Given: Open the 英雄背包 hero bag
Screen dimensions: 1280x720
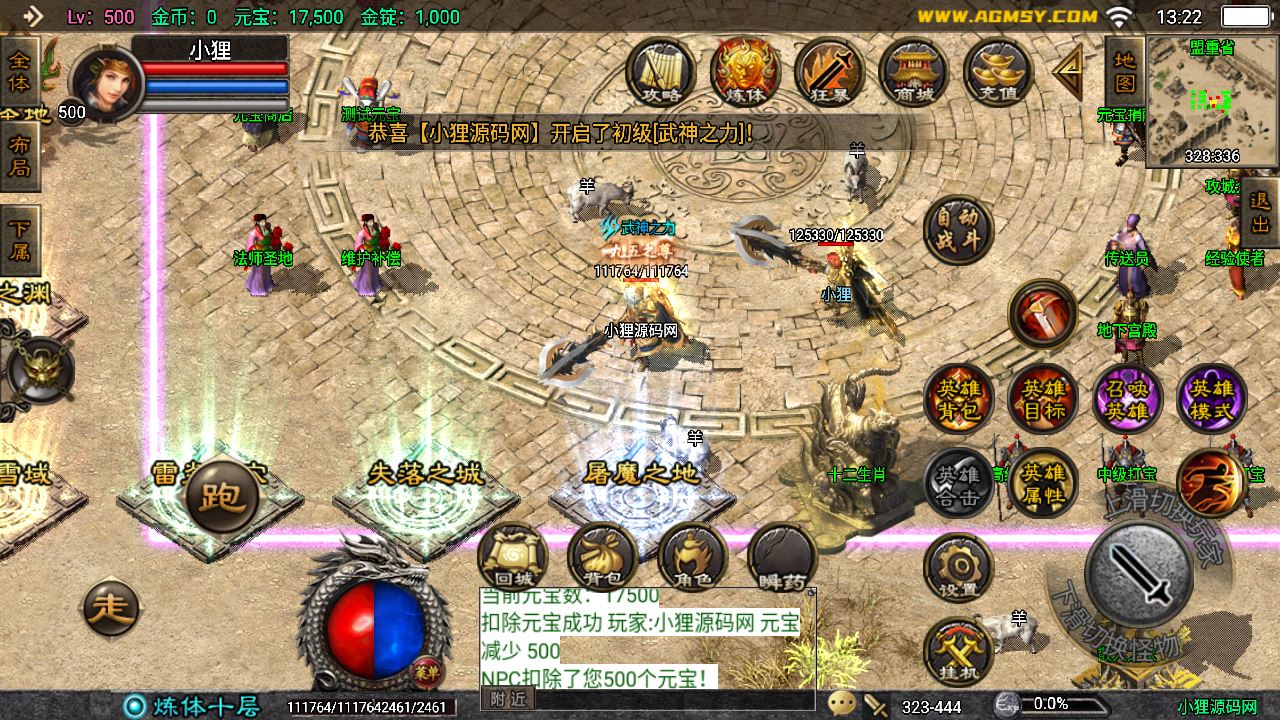Looking at the screenshot, I should click(959, 397).
